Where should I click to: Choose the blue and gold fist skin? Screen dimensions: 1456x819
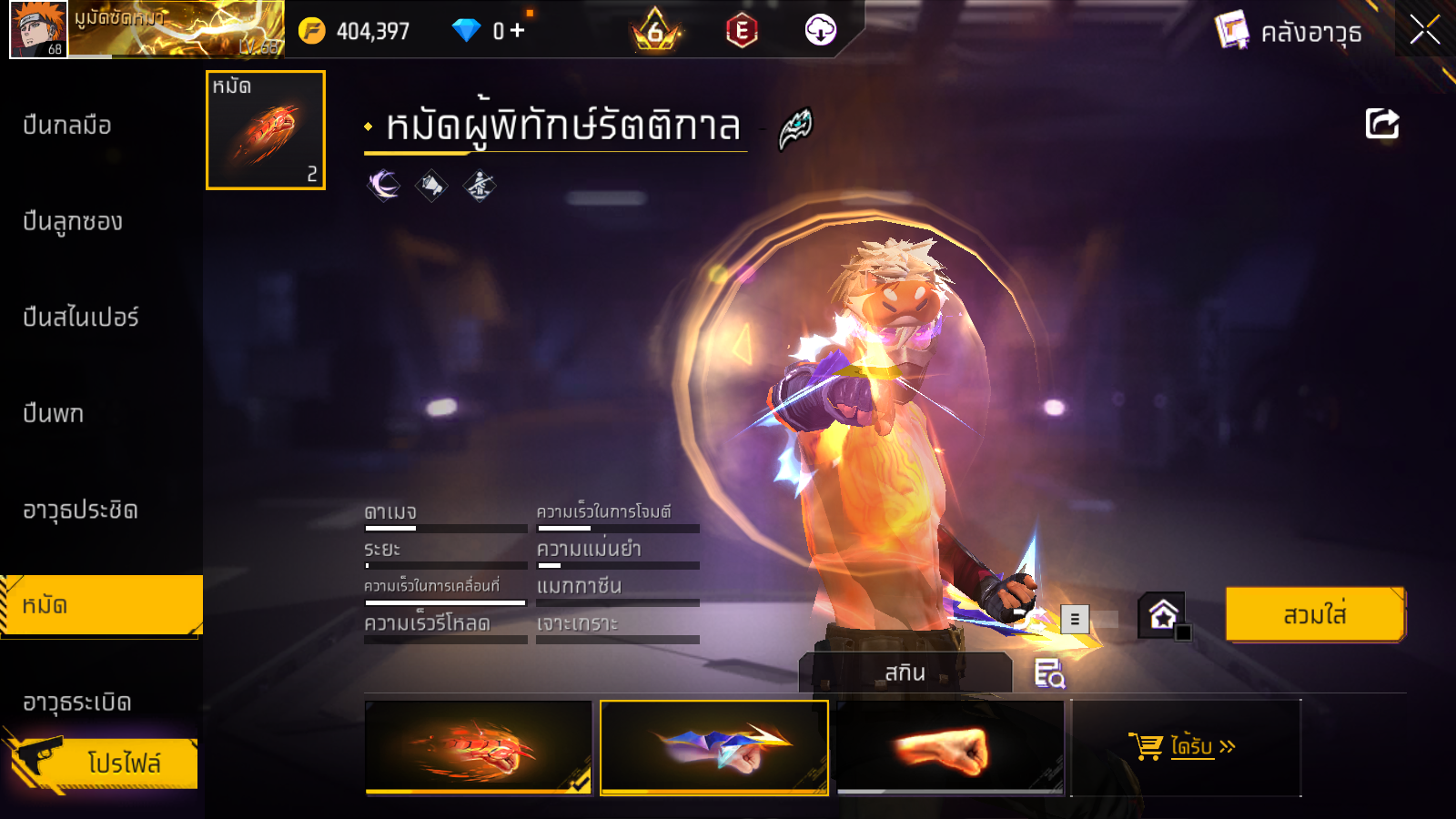click(714, 747)
